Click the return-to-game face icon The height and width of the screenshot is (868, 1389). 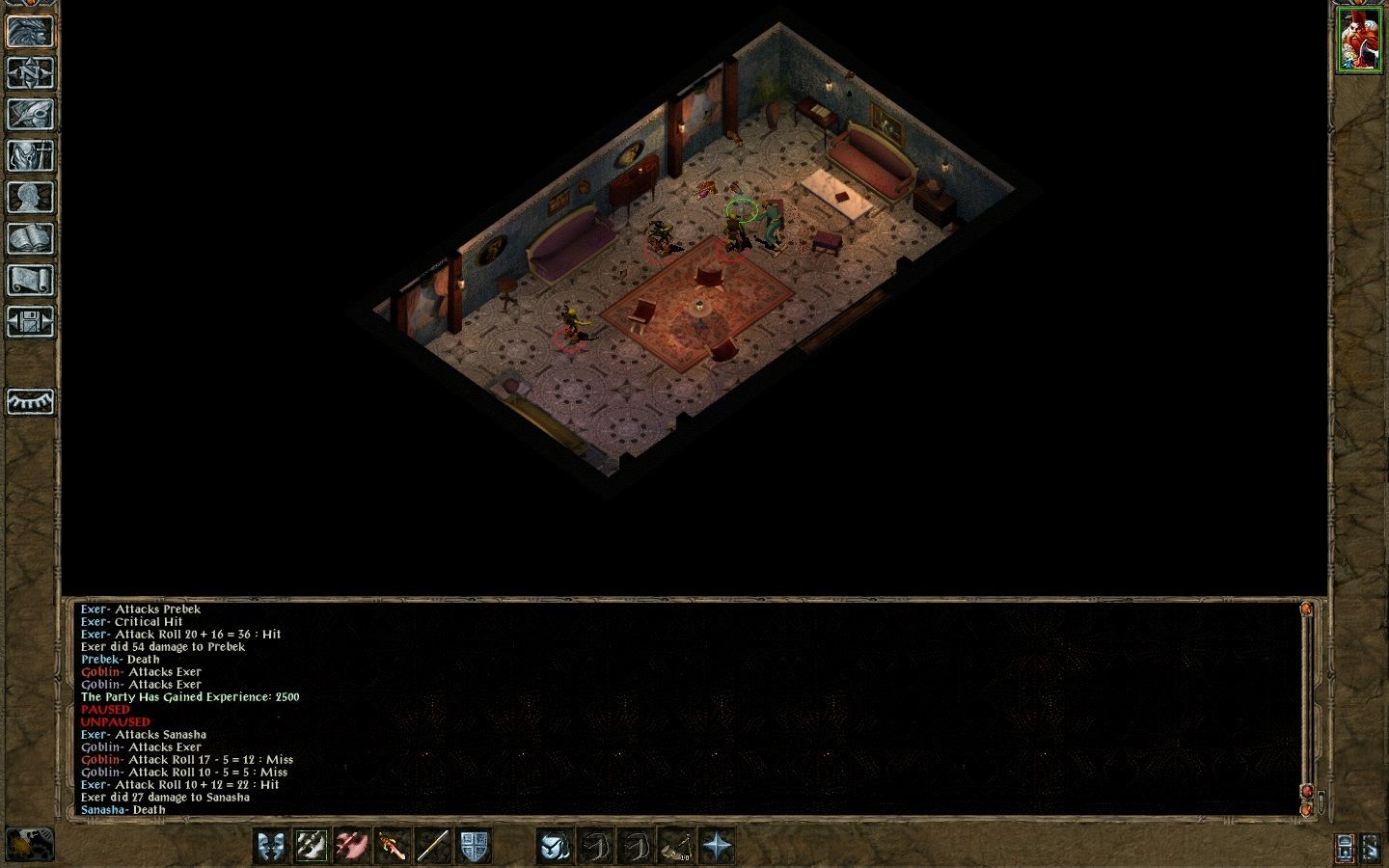coord(30,32)
